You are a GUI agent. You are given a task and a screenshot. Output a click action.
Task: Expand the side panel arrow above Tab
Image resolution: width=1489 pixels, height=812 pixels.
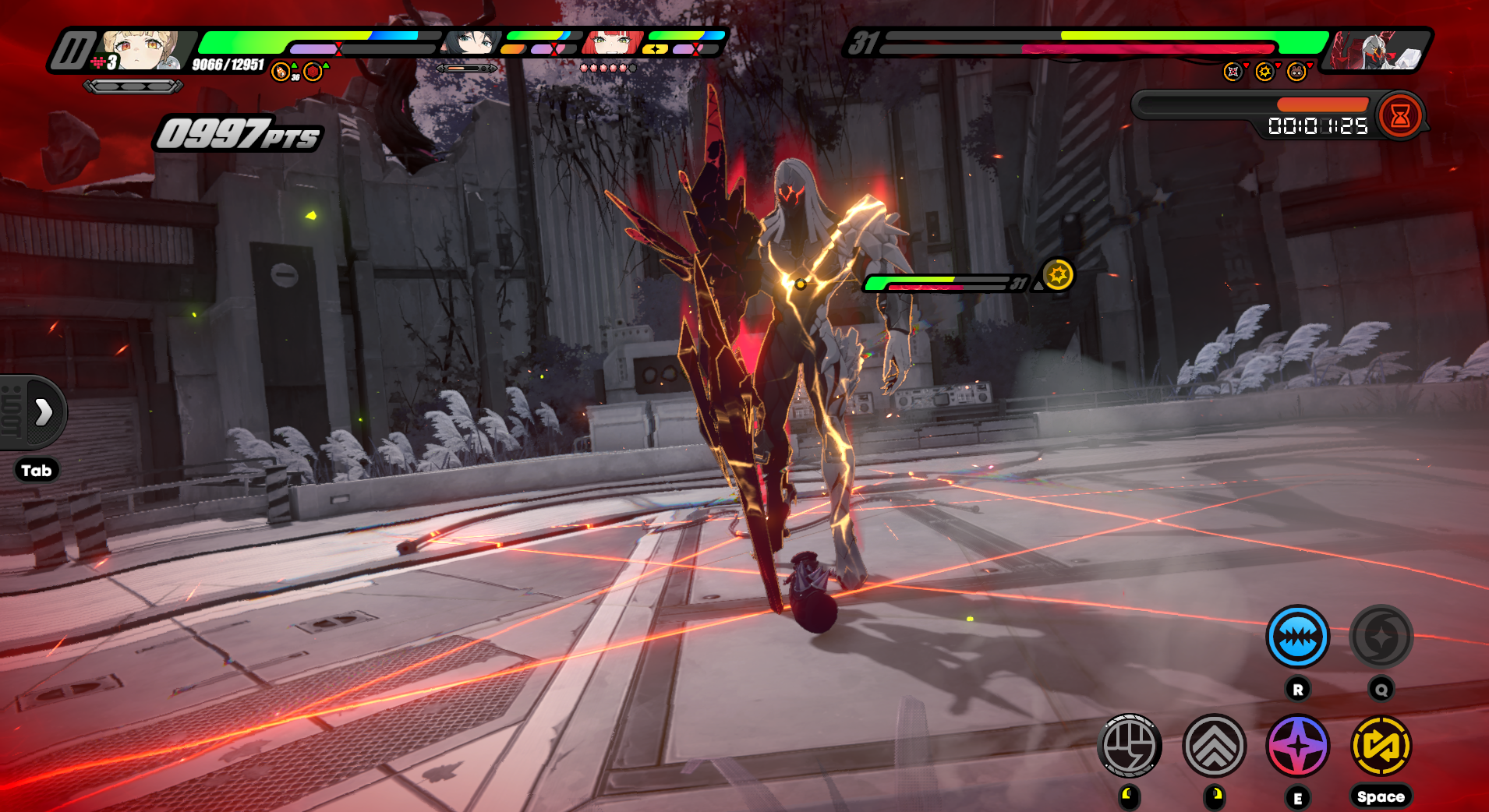(43, 411)
